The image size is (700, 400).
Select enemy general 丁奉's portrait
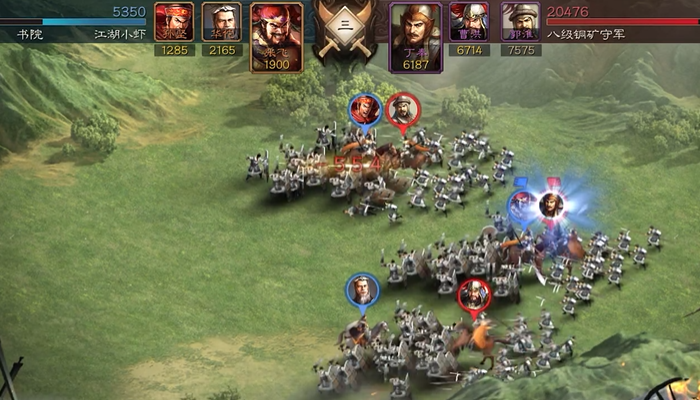(416, 34)
